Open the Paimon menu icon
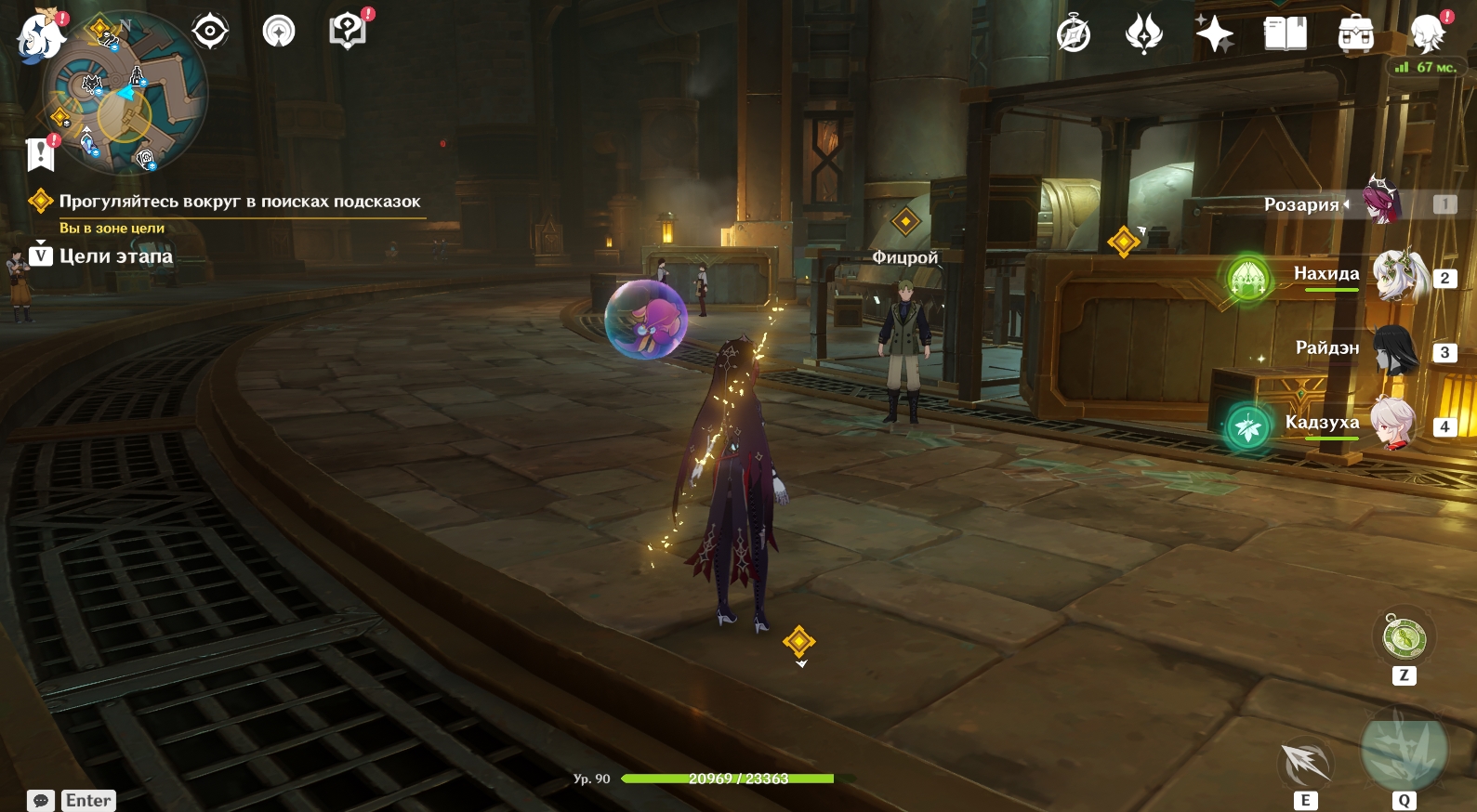This screenshot has height=812, width=1477. 39,37
